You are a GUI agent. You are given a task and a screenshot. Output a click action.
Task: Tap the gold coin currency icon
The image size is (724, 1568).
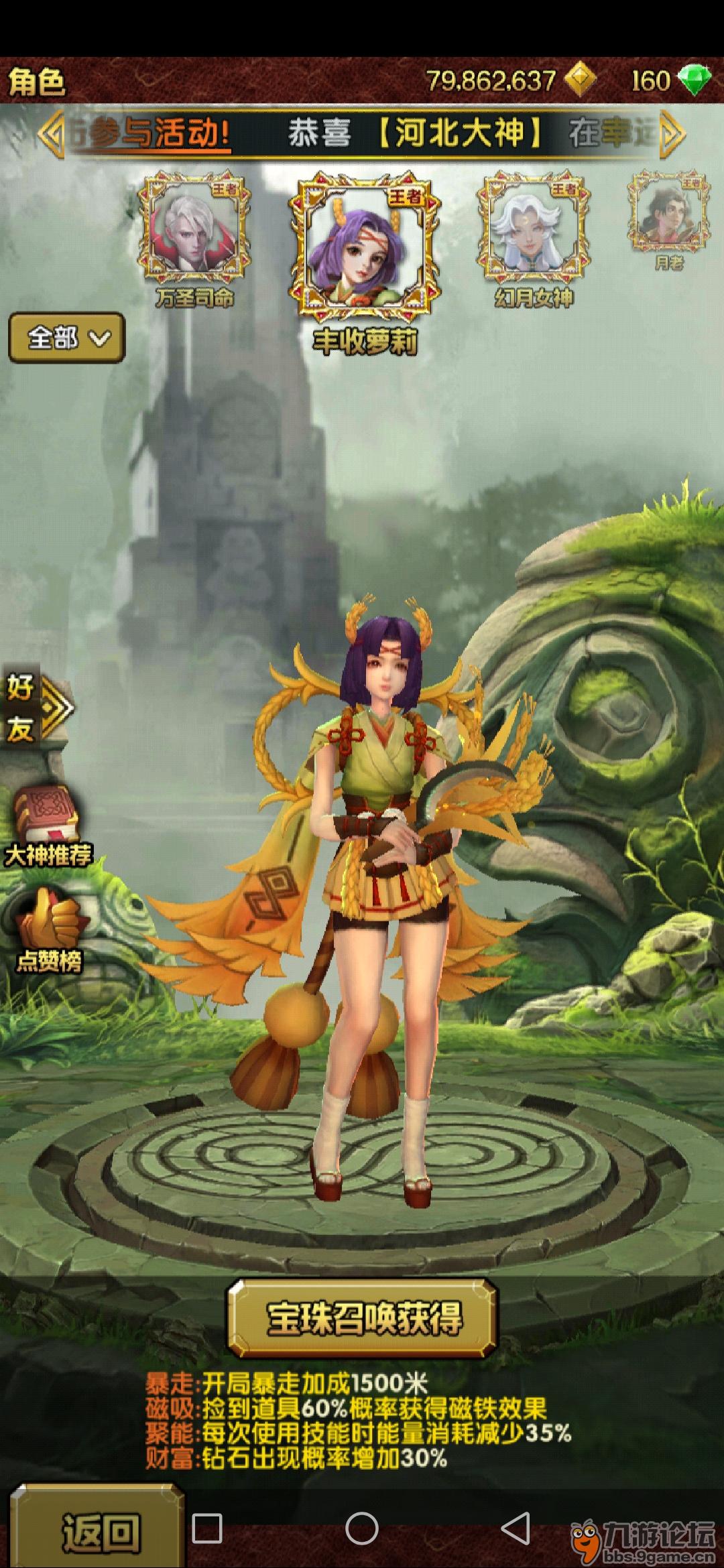(x=579, y=80)
